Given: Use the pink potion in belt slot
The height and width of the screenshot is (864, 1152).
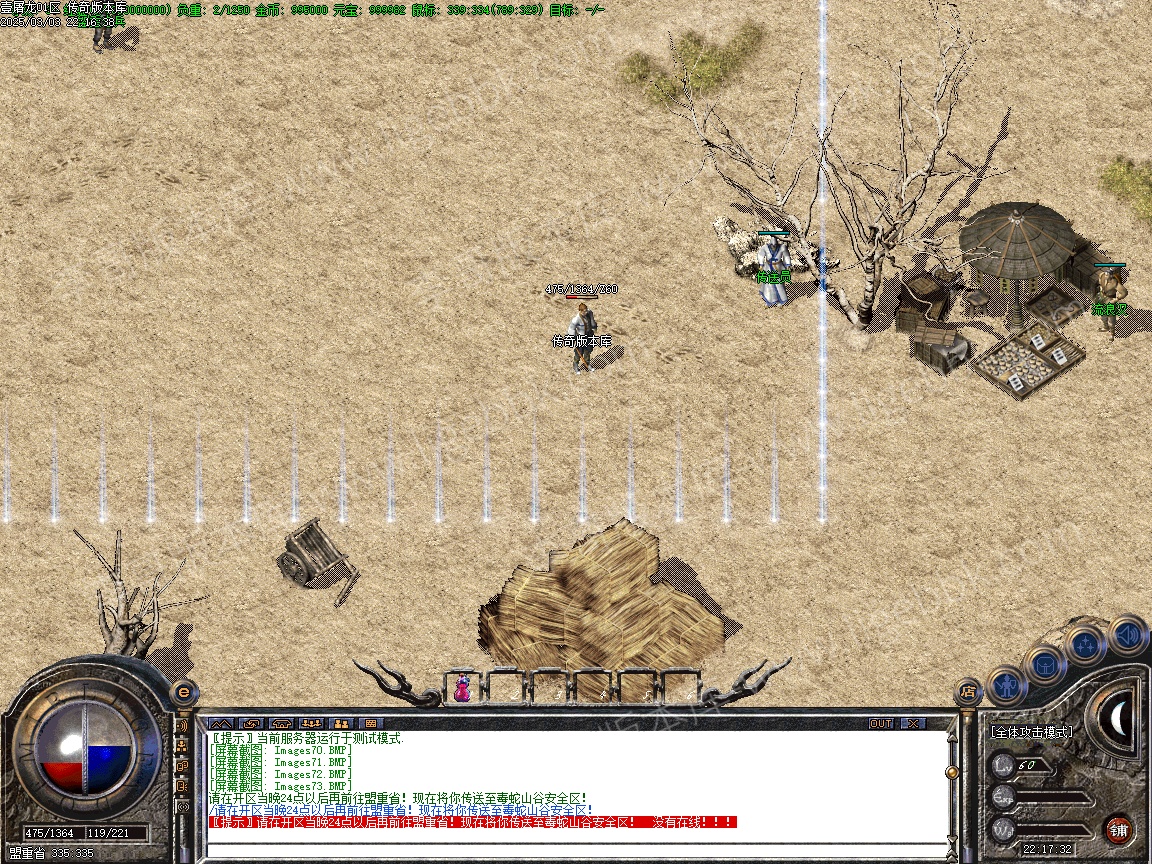Looking at the screenshot, I should (x=462, y=688).
